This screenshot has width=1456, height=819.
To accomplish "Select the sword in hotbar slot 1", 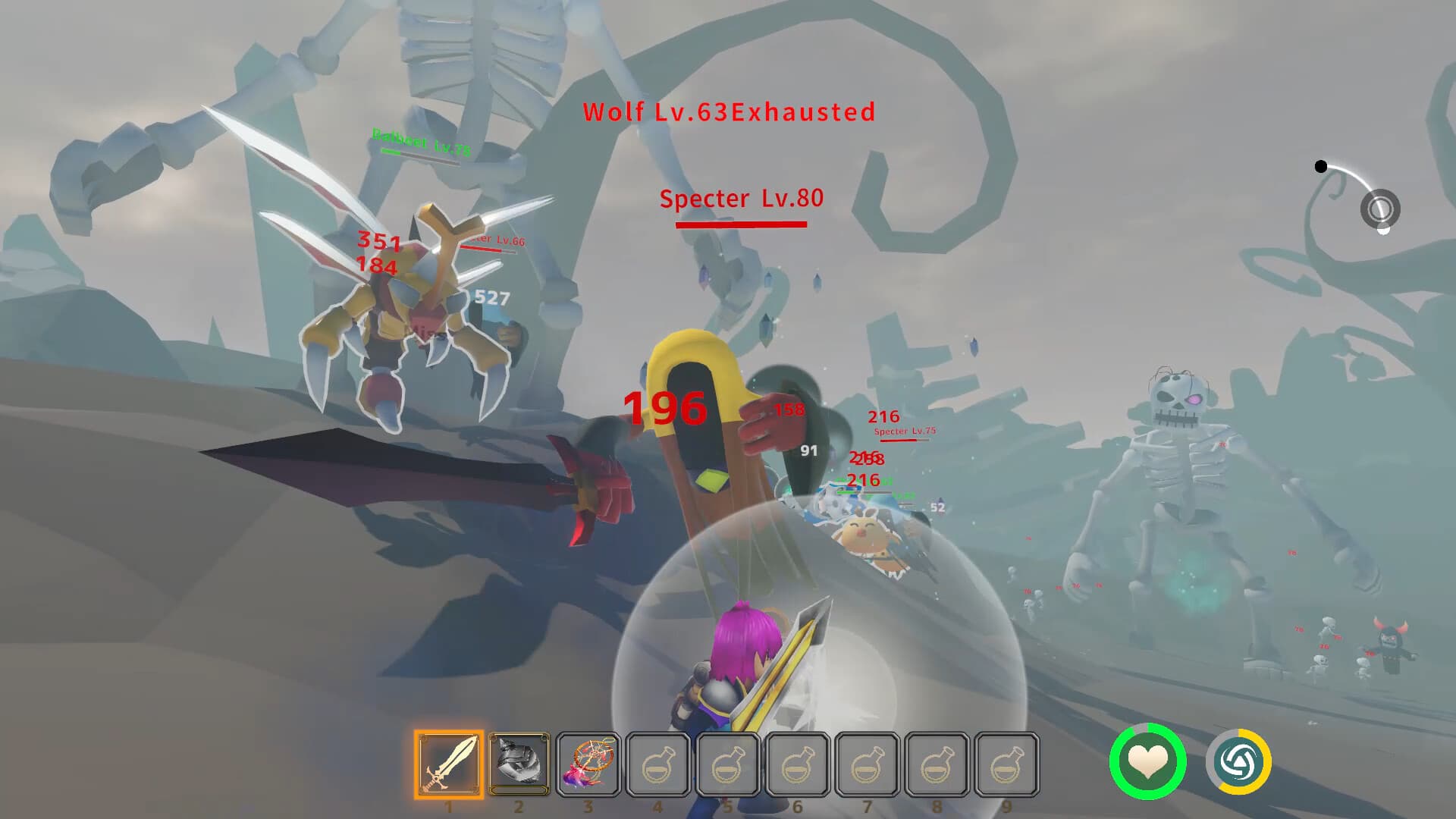I will point(449,764).
